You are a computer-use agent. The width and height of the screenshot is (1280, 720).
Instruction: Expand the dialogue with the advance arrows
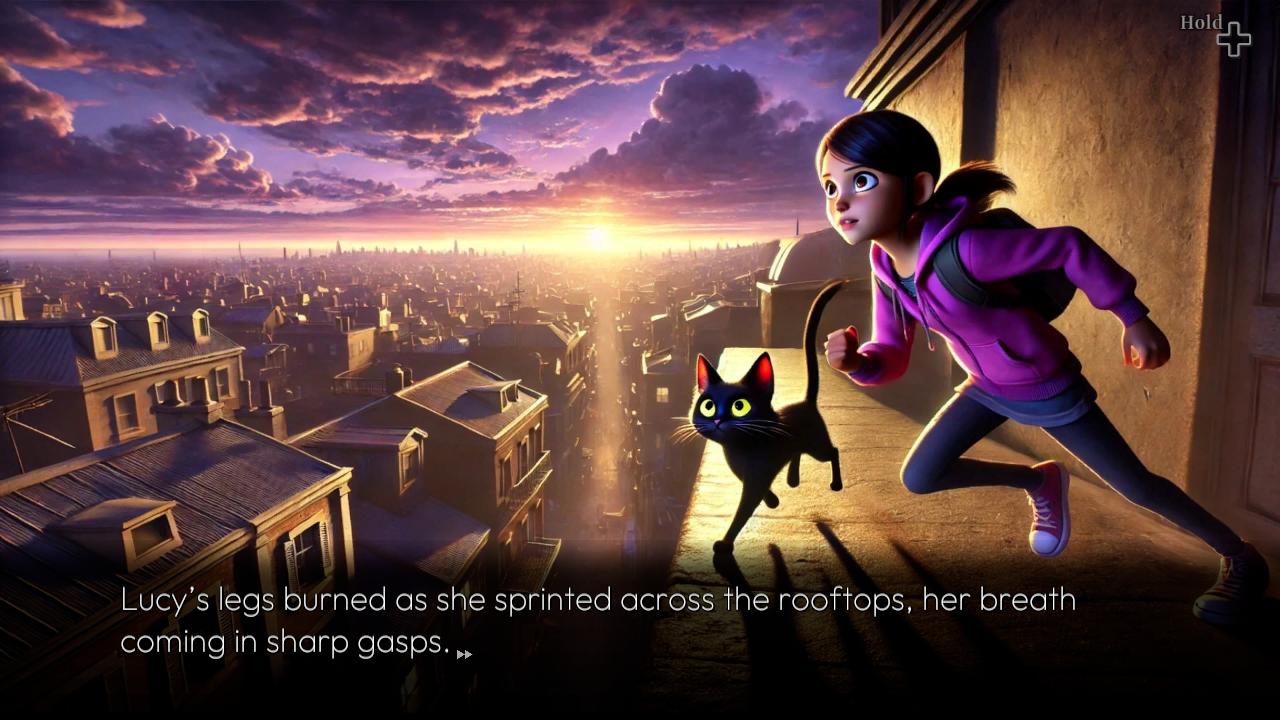point(465,655)
